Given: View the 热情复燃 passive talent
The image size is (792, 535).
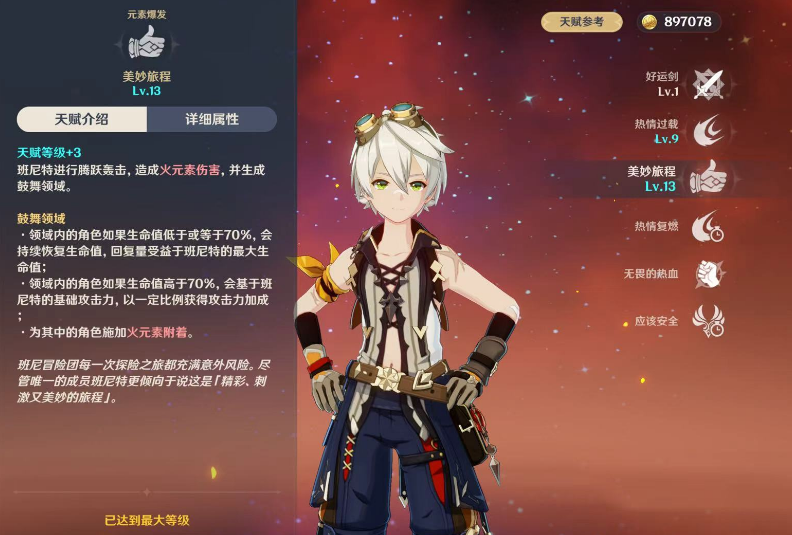Looking at the screenshot, I should (708, 226).
